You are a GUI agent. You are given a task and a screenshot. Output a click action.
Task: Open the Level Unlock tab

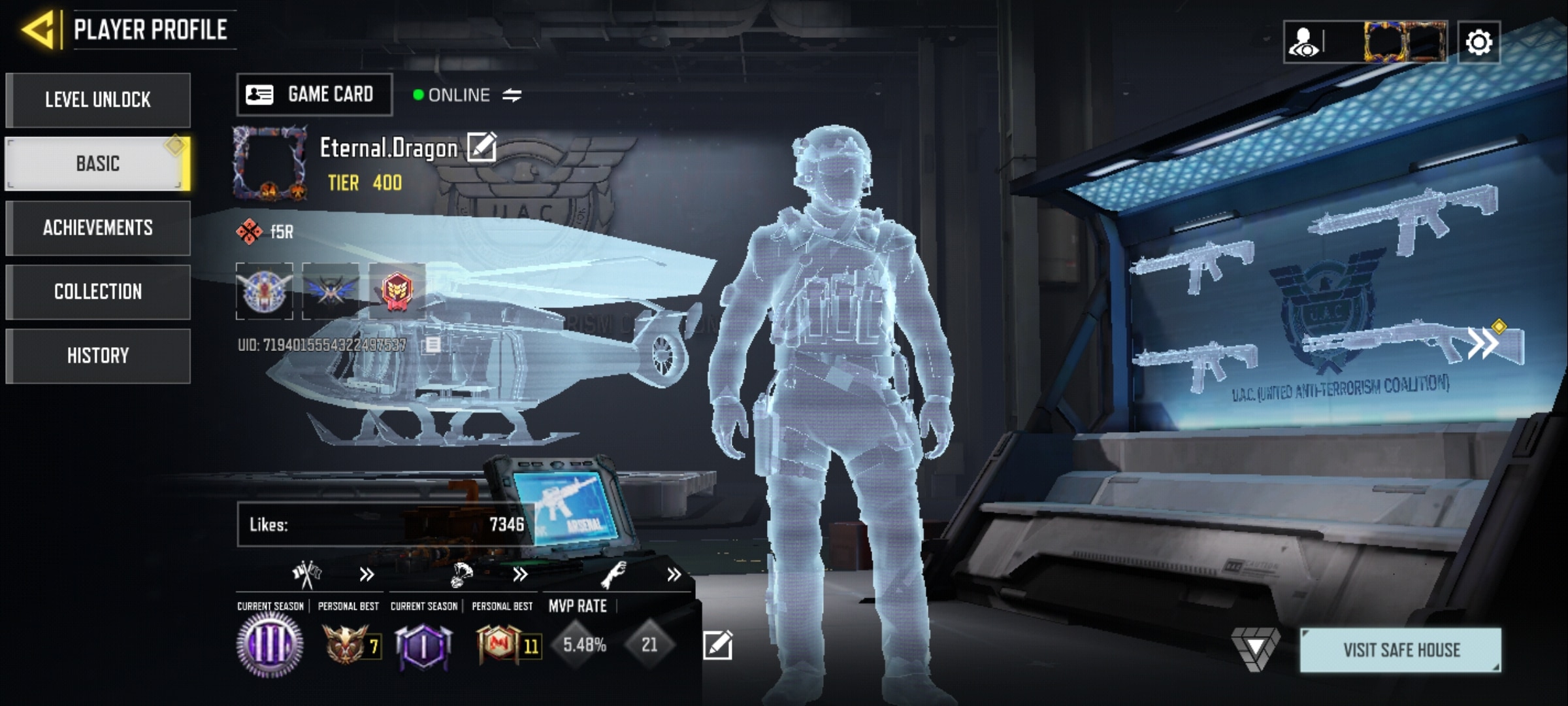click(98, 100)
